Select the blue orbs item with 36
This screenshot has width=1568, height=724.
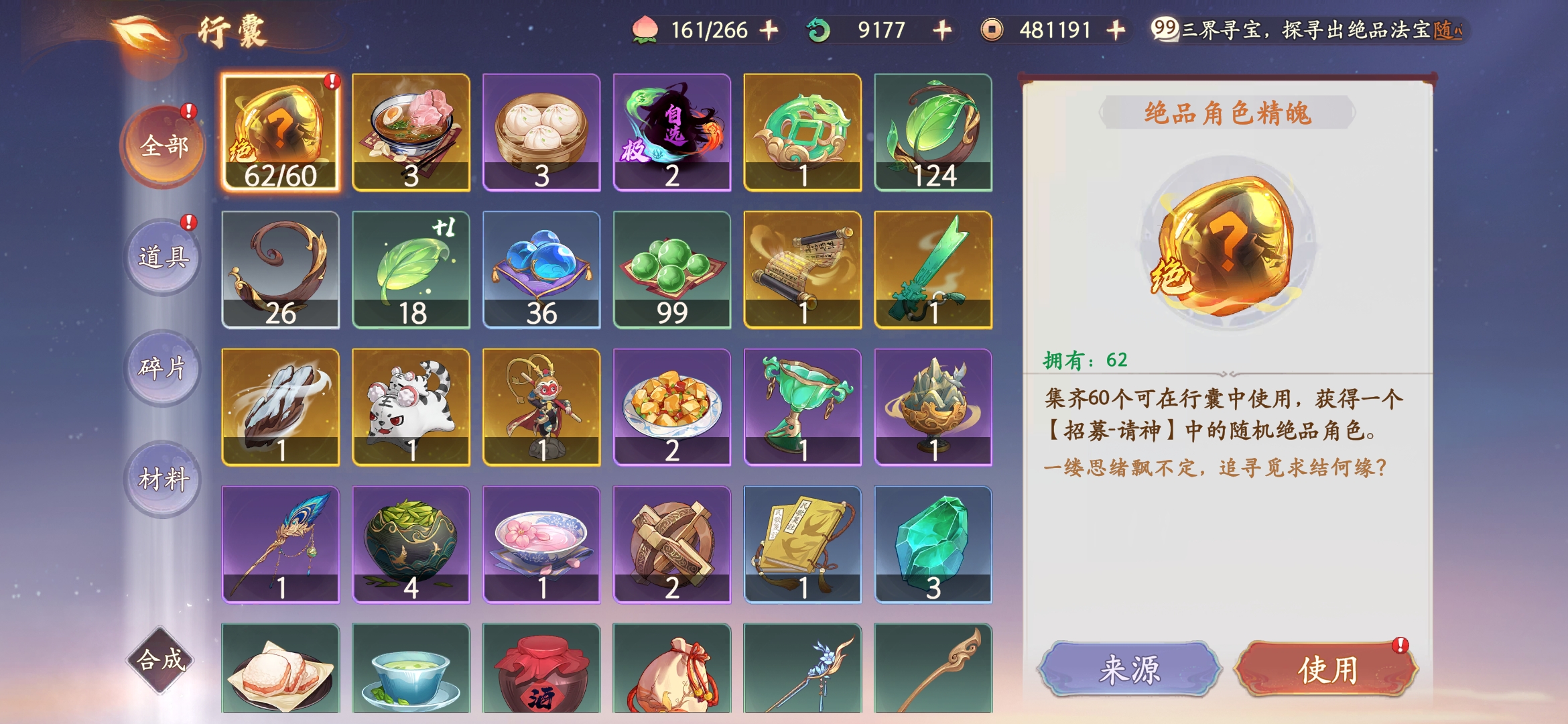[541, 269]
